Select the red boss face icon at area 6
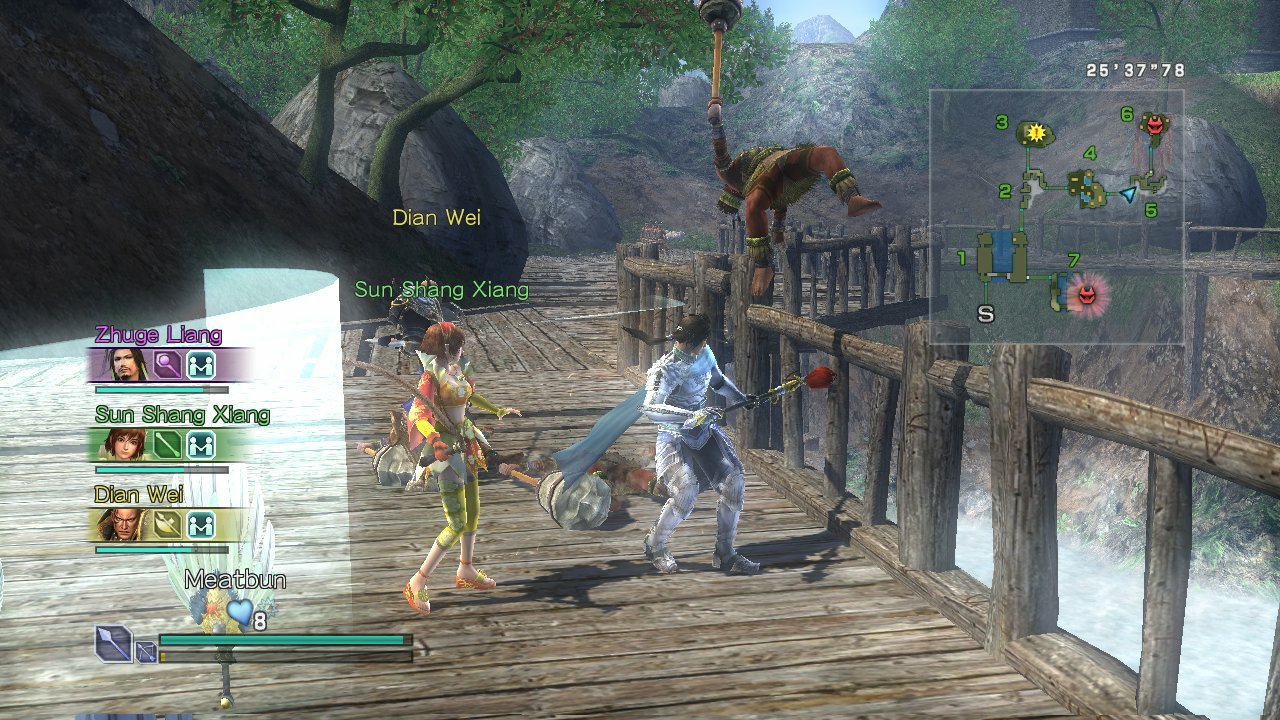Screen dimensions: 1280x720 pos(1154,127)
